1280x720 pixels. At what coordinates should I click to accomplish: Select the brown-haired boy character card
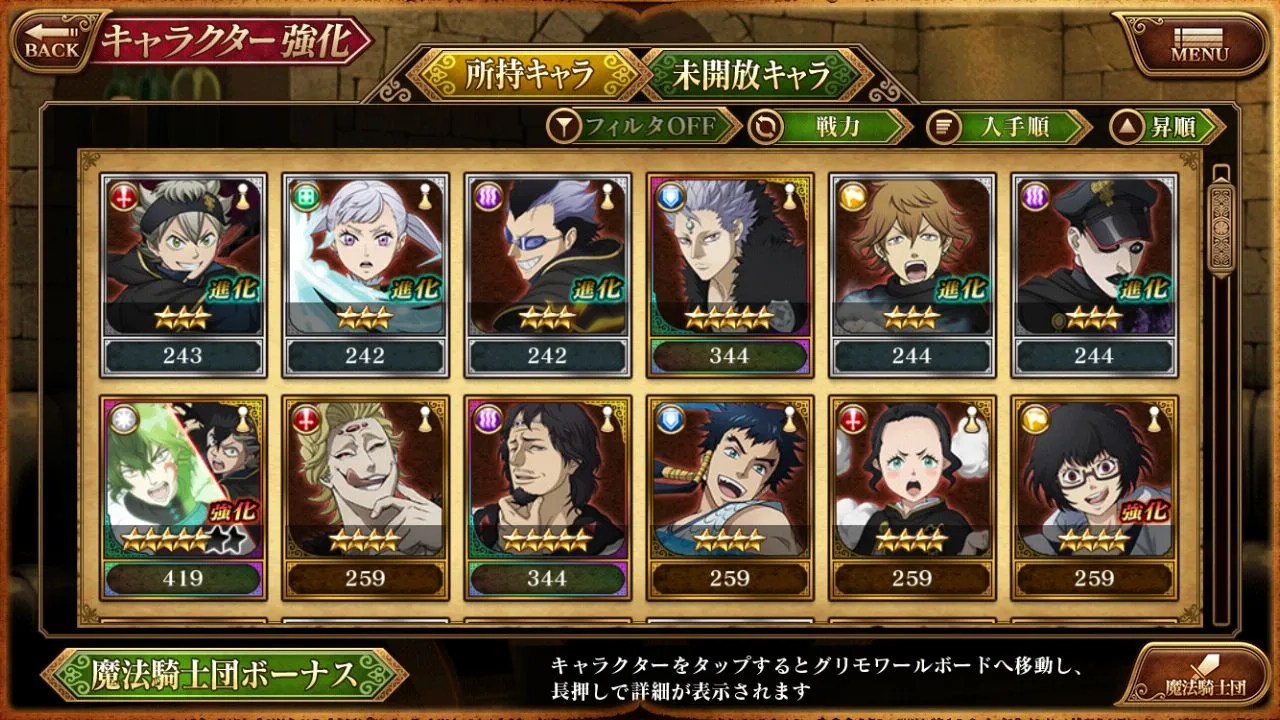pyautogui.click(x=912, y=274)
